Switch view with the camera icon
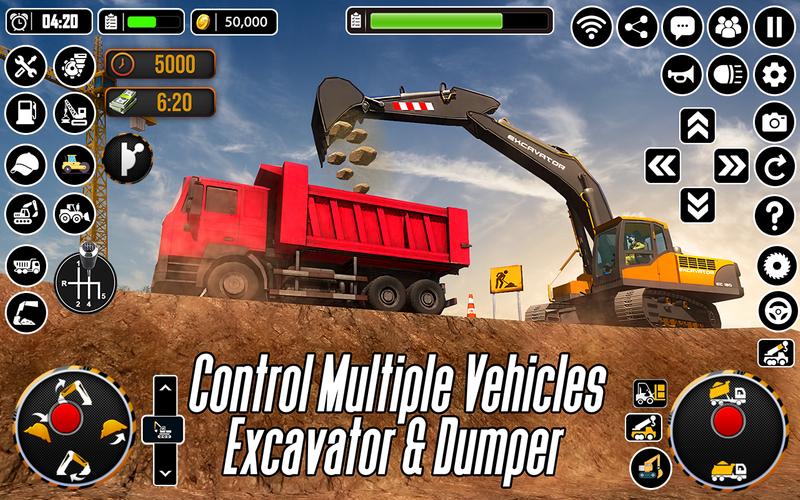The height and width of the screenshot is (500, 800). (x=774, y=122)
